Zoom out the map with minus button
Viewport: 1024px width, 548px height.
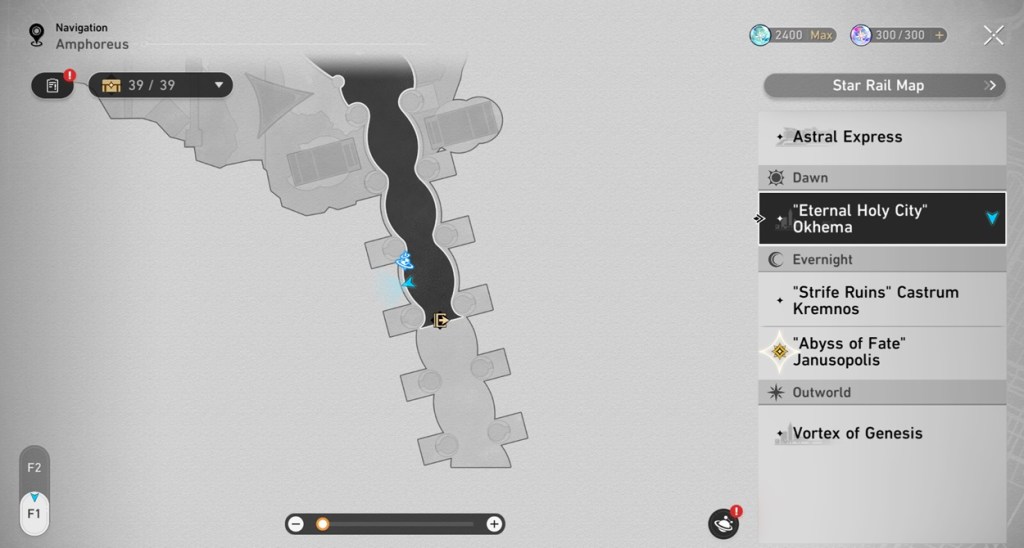tap(296, 524)
